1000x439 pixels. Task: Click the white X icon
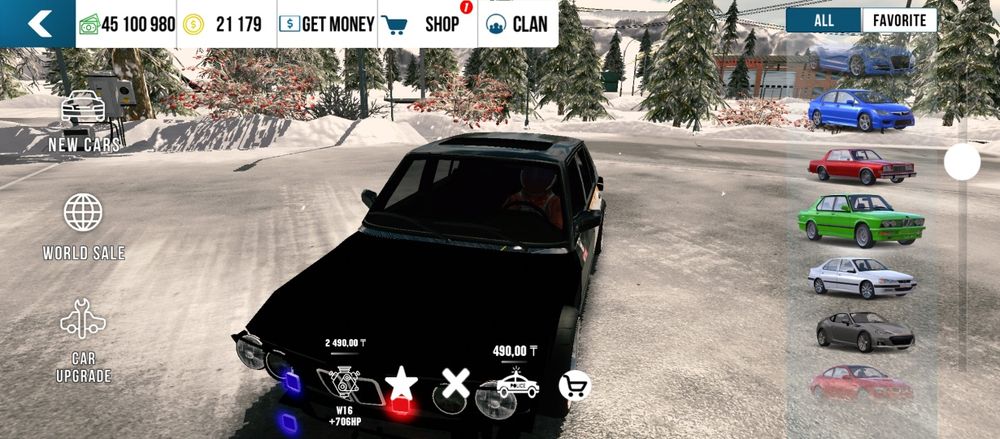coord(456,383)
